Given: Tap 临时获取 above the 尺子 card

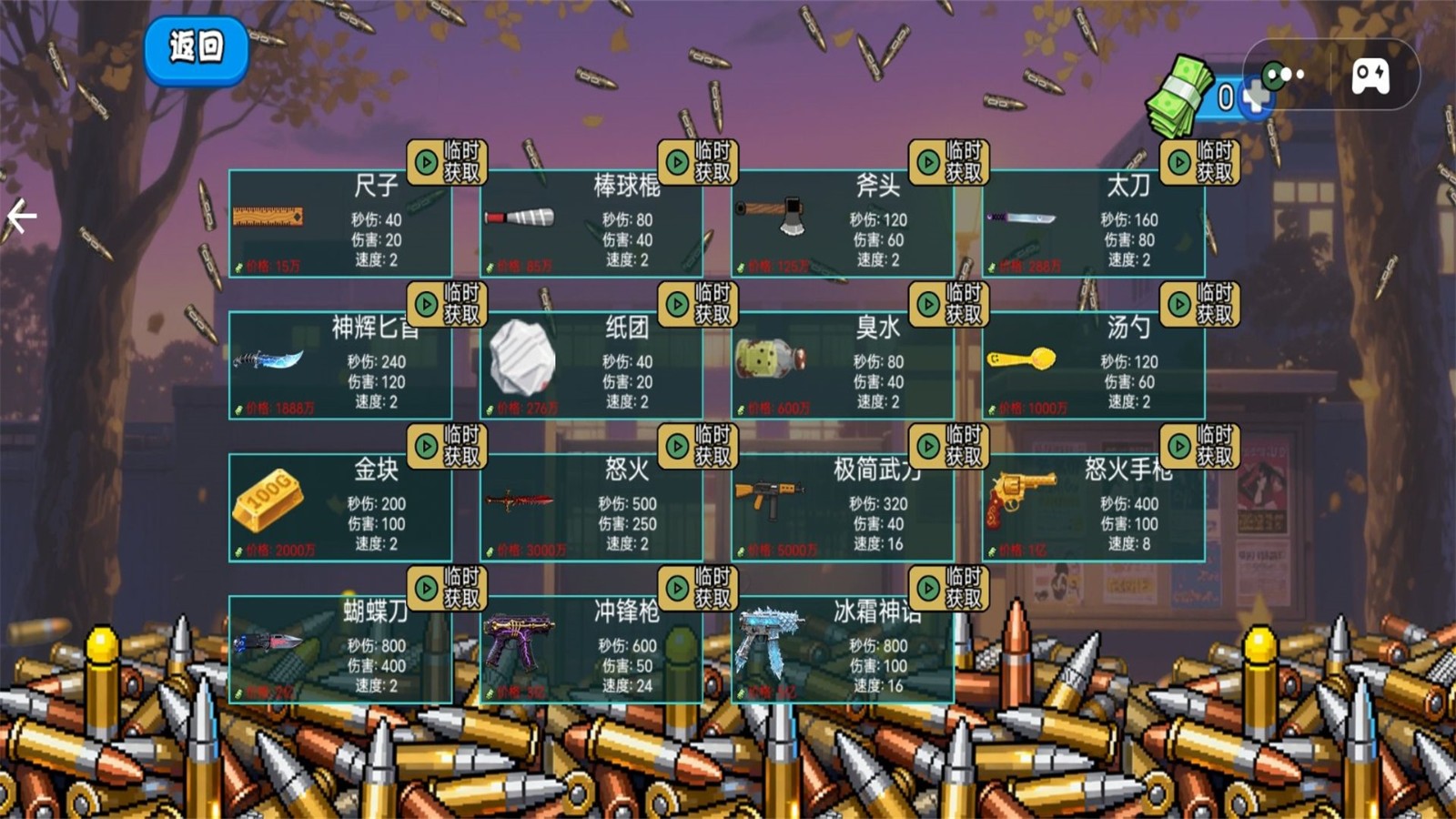Looking at the screenshot, I should [x=447, y=162].
